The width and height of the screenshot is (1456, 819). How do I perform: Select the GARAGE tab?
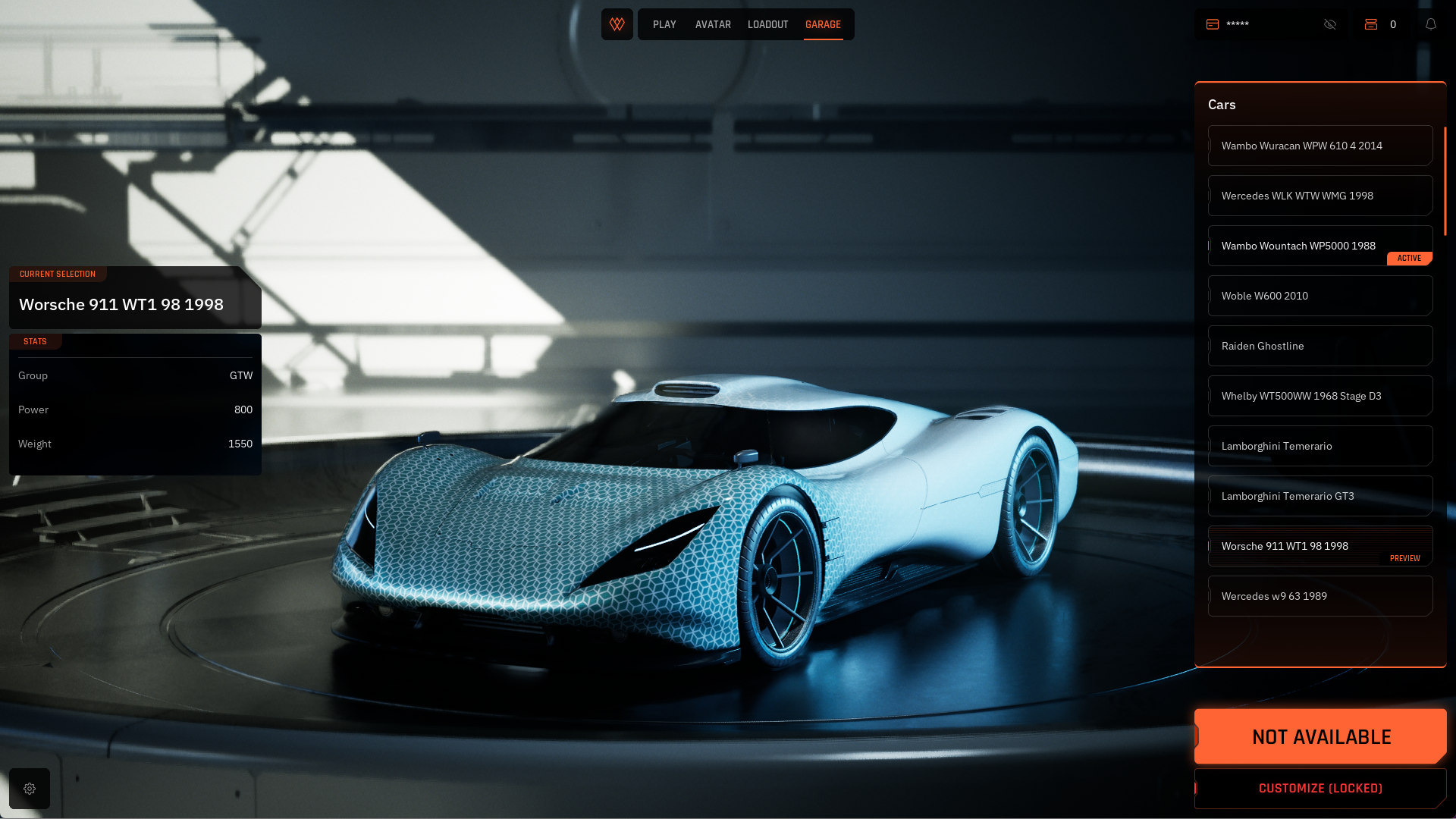823,25
